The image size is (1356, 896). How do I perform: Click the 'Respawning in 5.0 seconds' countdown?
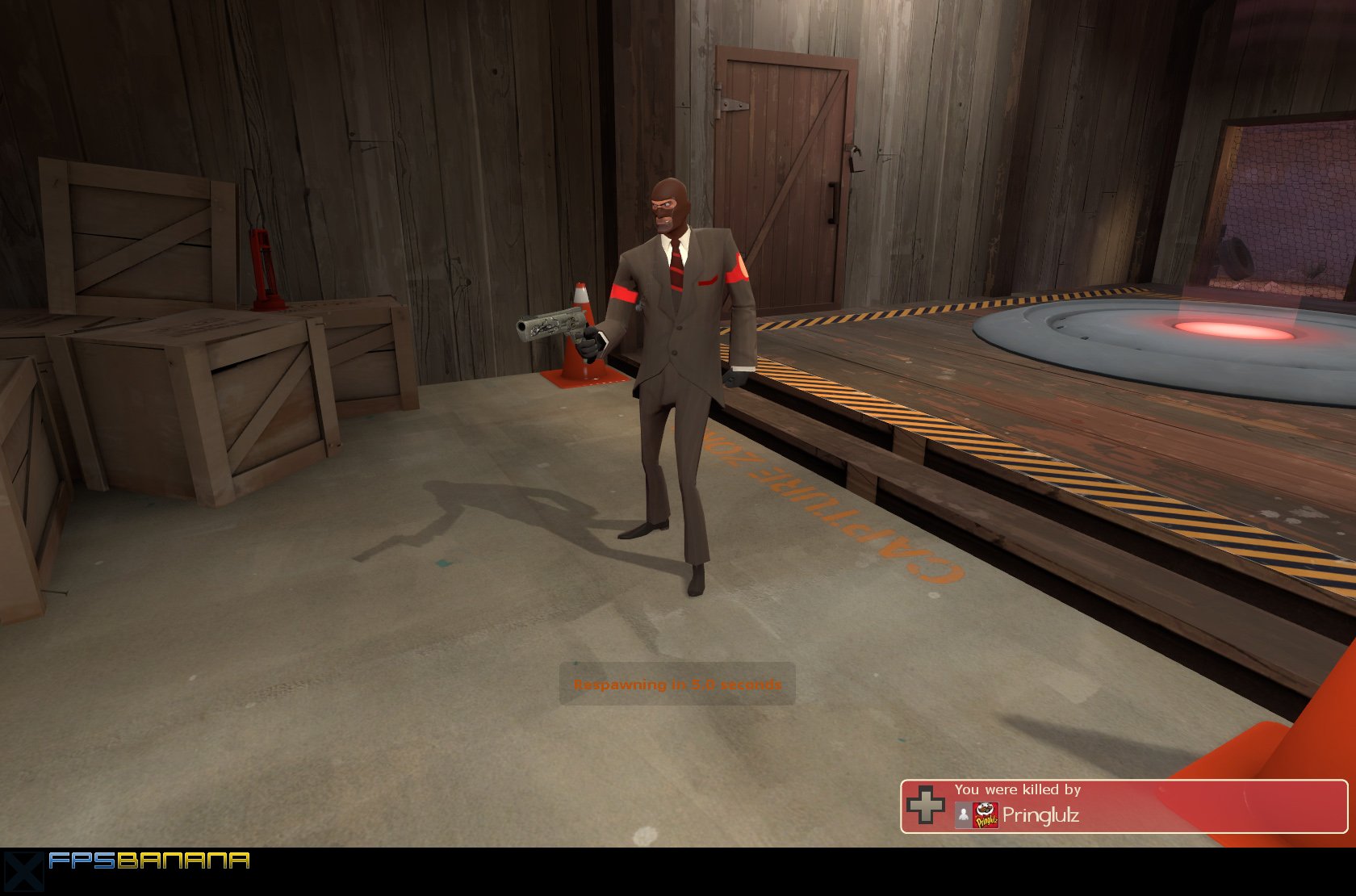[x=676, y=682]
